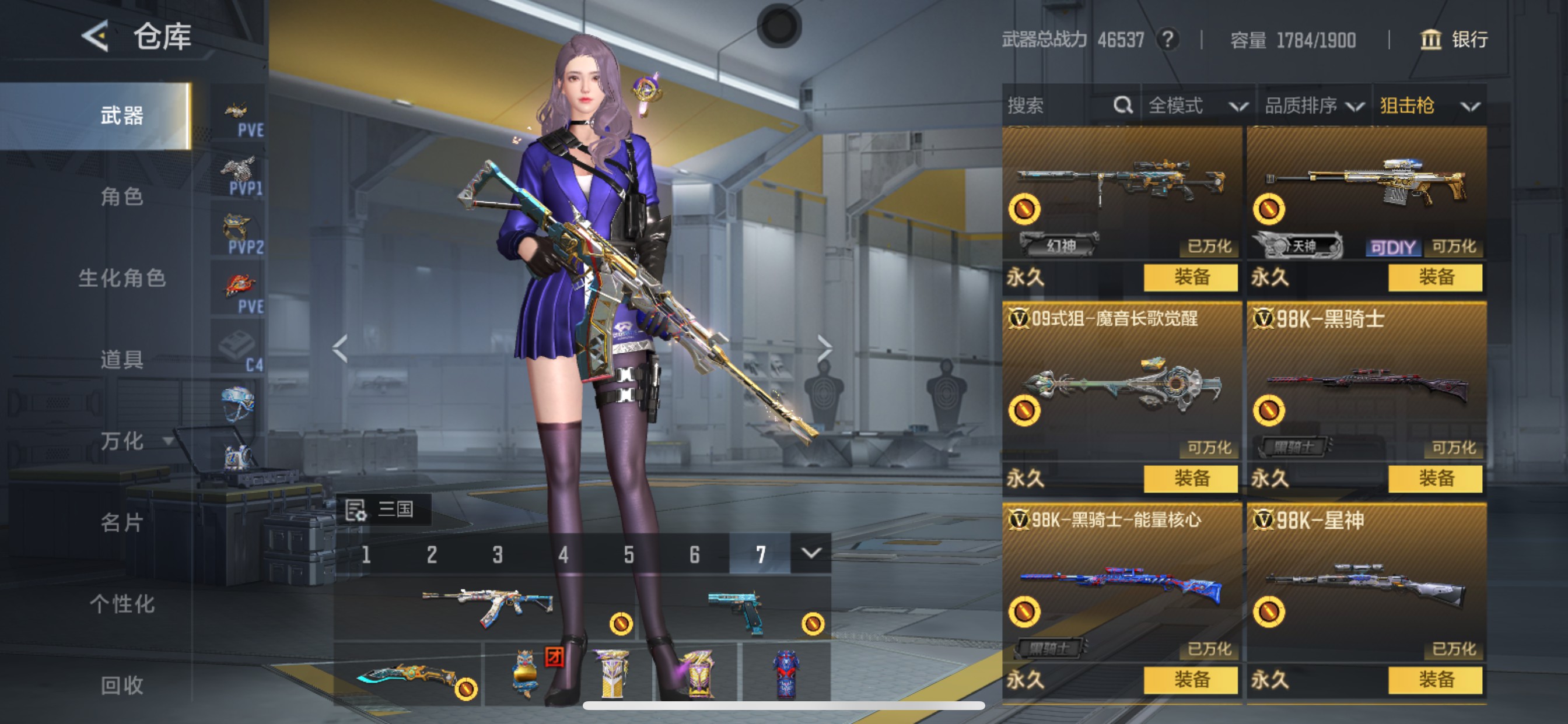Equip the 09式狙-魔音长歌觉醒 sniper
Viewport: 1568px width, 724px height.
[1191, 479]
